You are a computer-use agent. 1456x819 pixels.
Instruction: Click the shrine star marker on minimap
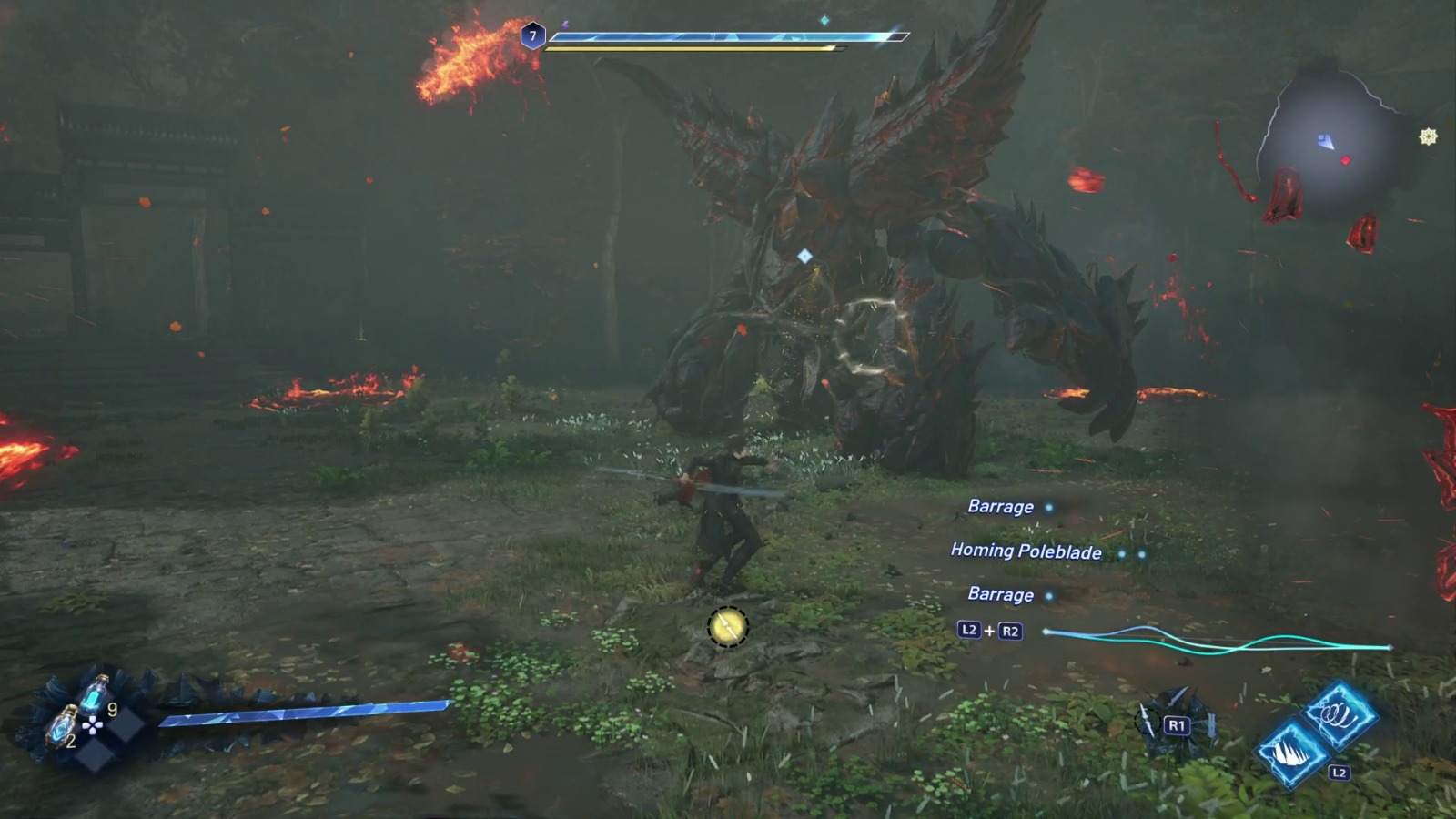(x=1428, y=136)
